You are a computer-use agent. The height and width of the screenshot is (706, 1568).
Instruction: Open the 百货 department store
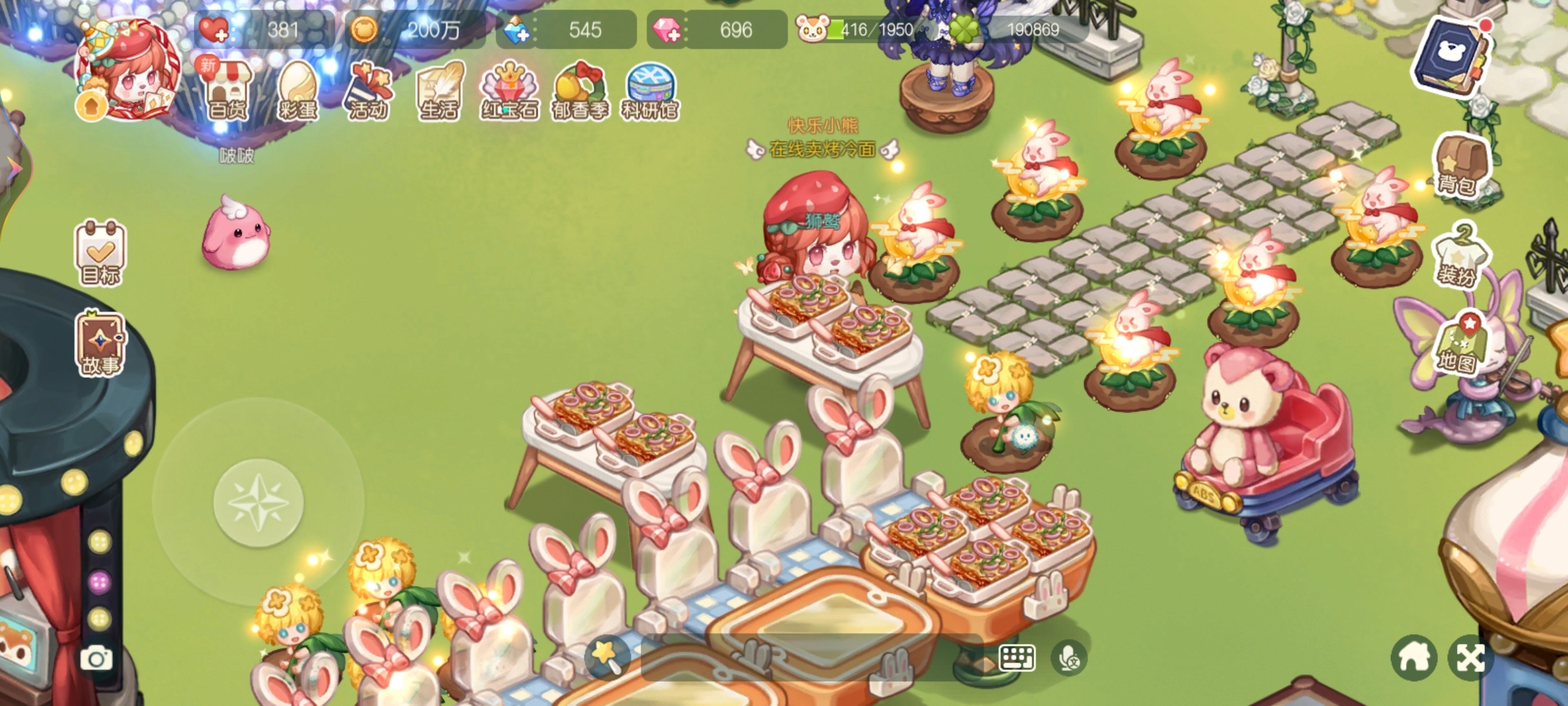[227, 92]
